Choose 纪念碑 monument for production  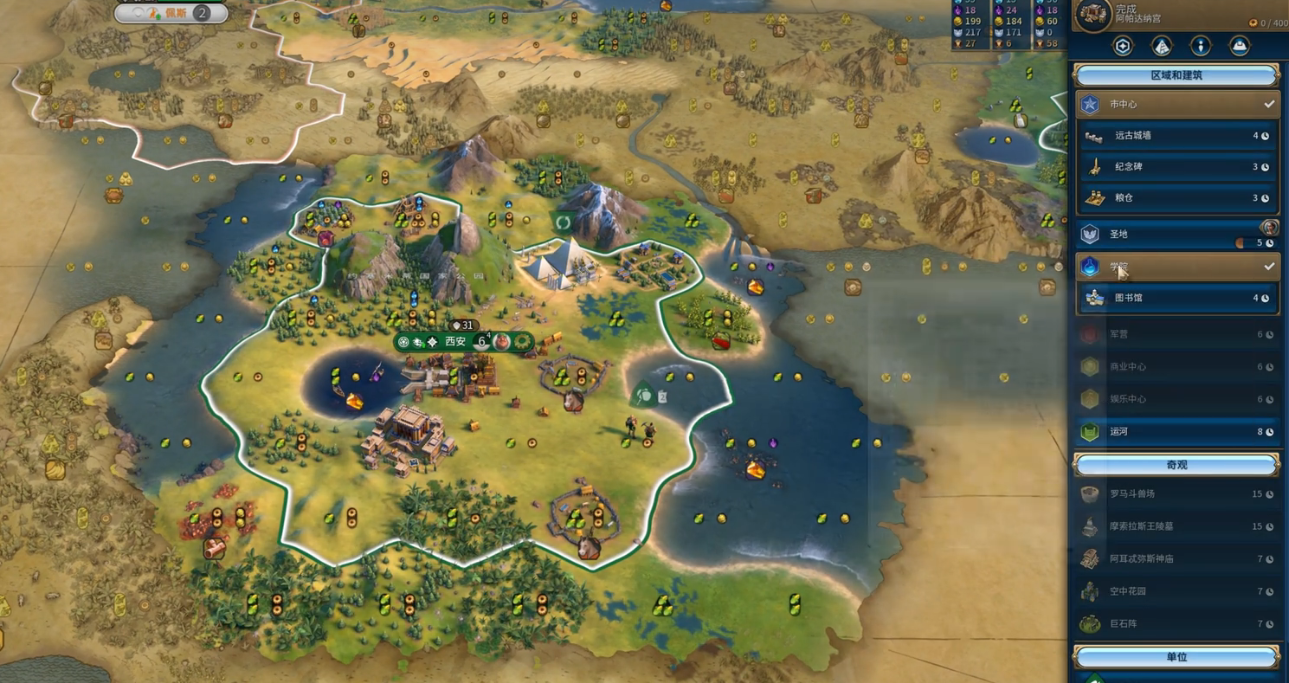pyautogui.click(x=1176, y=167)
